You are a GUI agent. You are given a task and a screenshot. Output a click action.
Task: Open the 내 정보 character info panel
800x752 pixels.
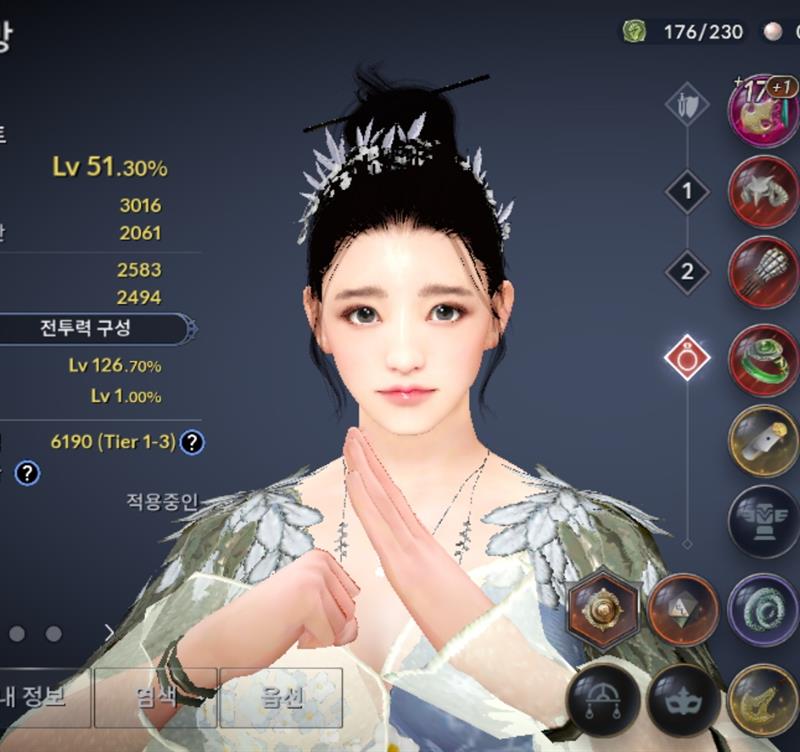(x=42, y=698)
